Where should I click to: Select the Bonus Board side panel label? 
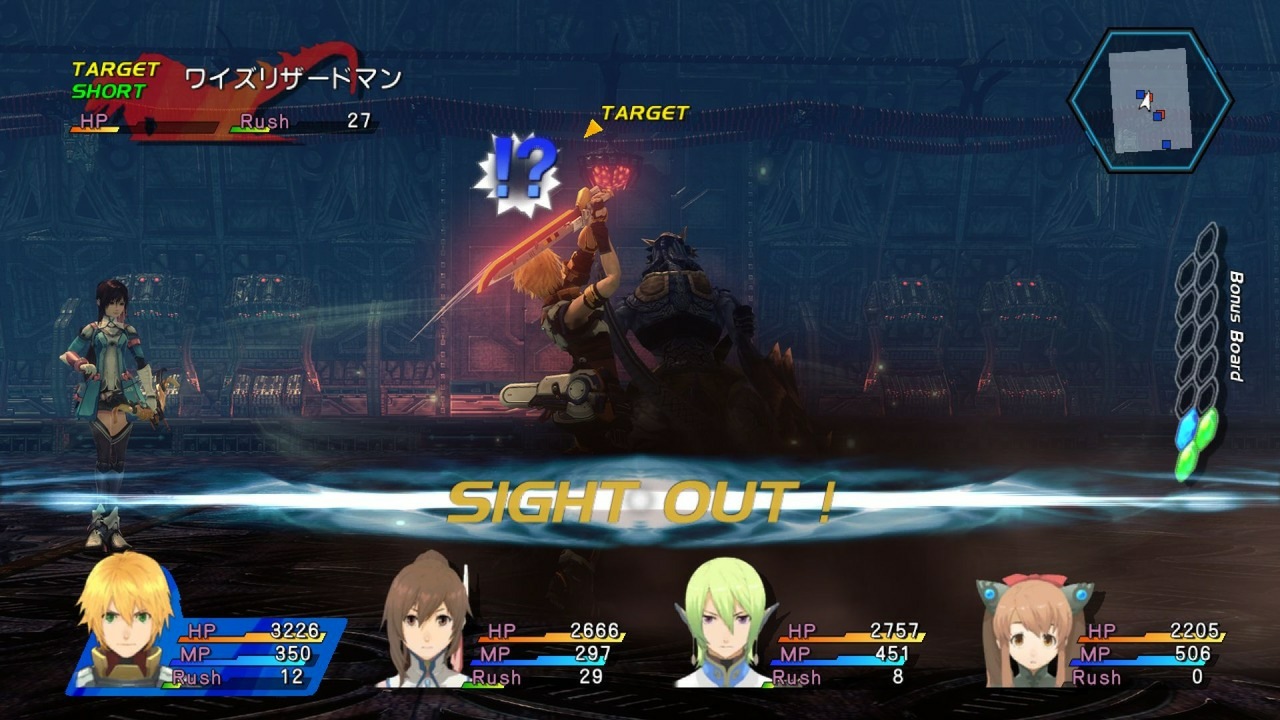[1235, 330]
